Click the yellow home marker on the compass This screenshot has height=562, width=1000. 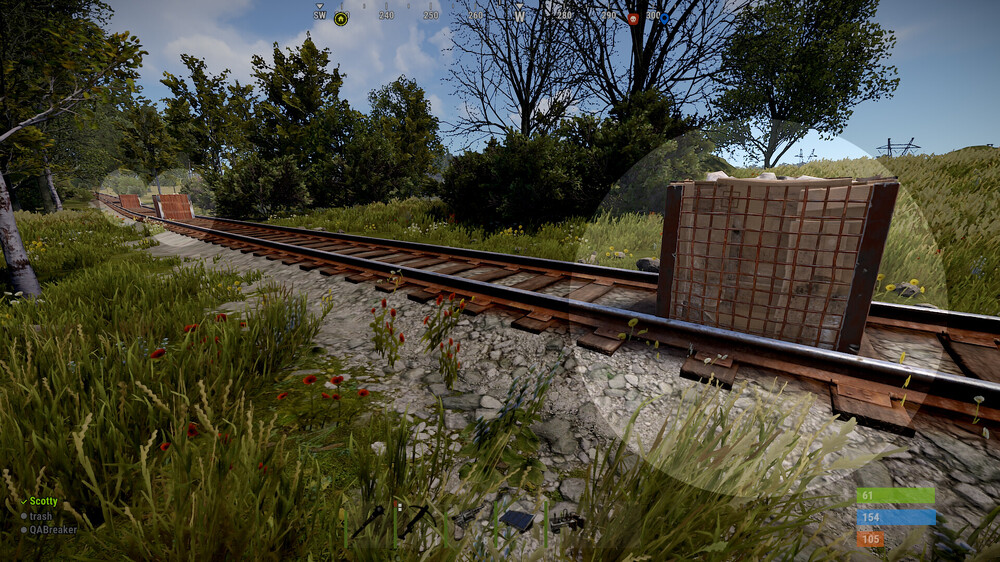(x=341, y=18)
